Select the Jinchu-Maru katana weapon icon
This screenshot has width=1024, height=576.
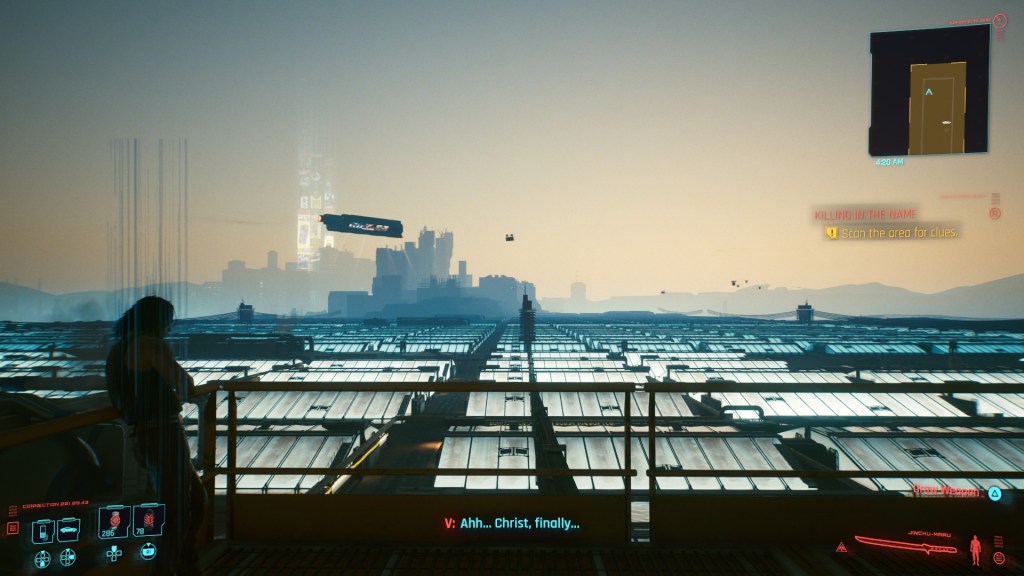point(906,546)
